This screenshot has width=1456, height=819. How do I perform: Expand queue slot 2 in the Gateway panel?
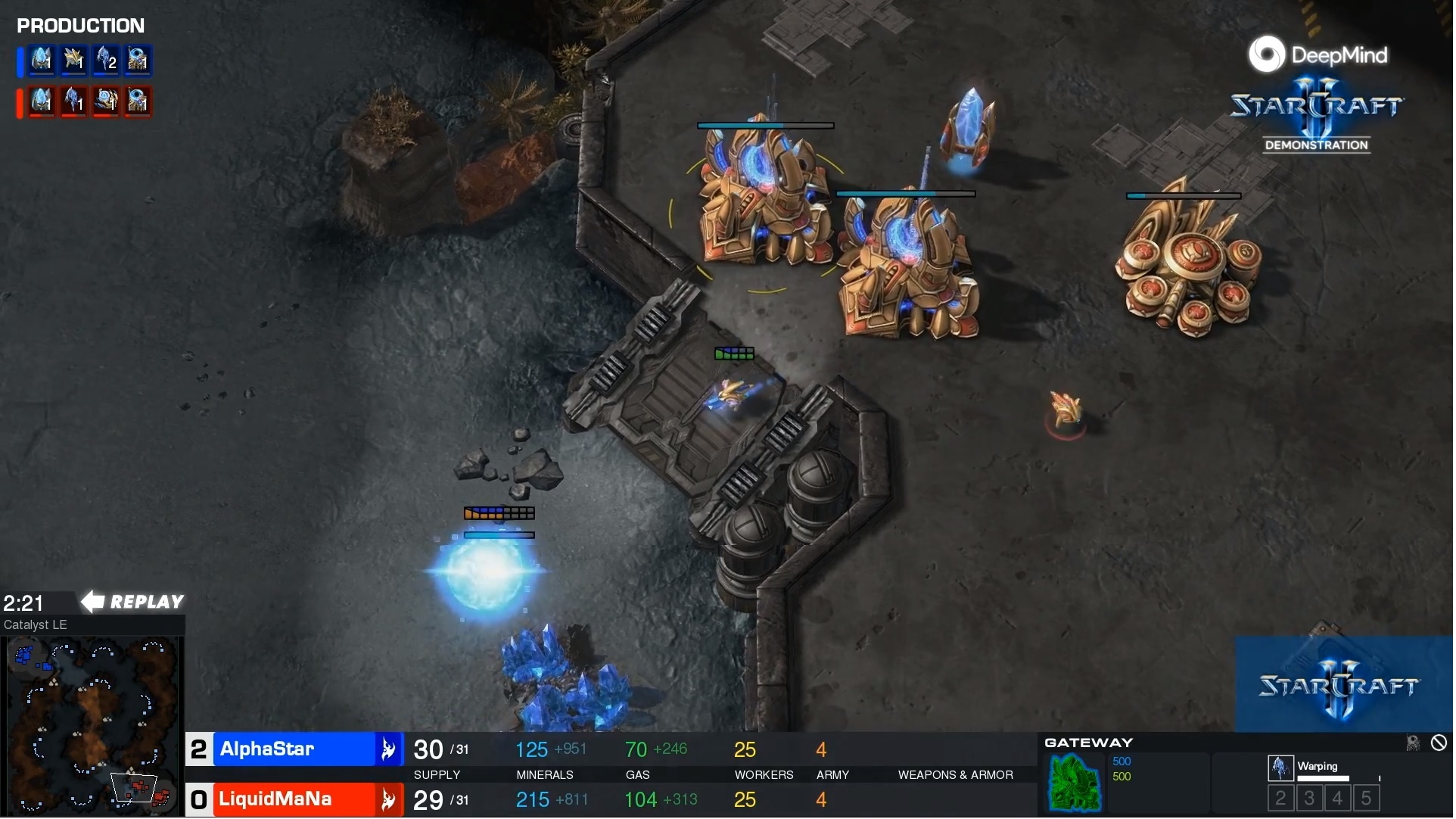click(1281, 797)
